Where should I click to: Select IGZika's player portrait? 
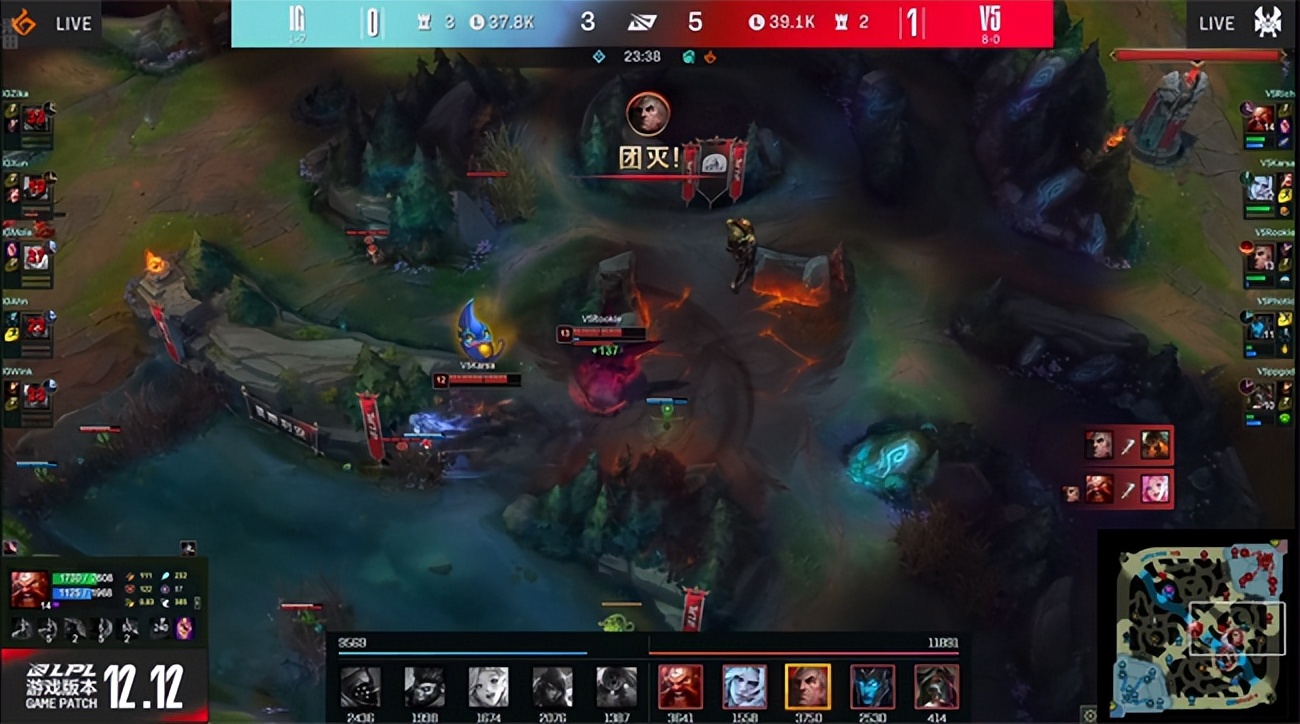(37, 118)
